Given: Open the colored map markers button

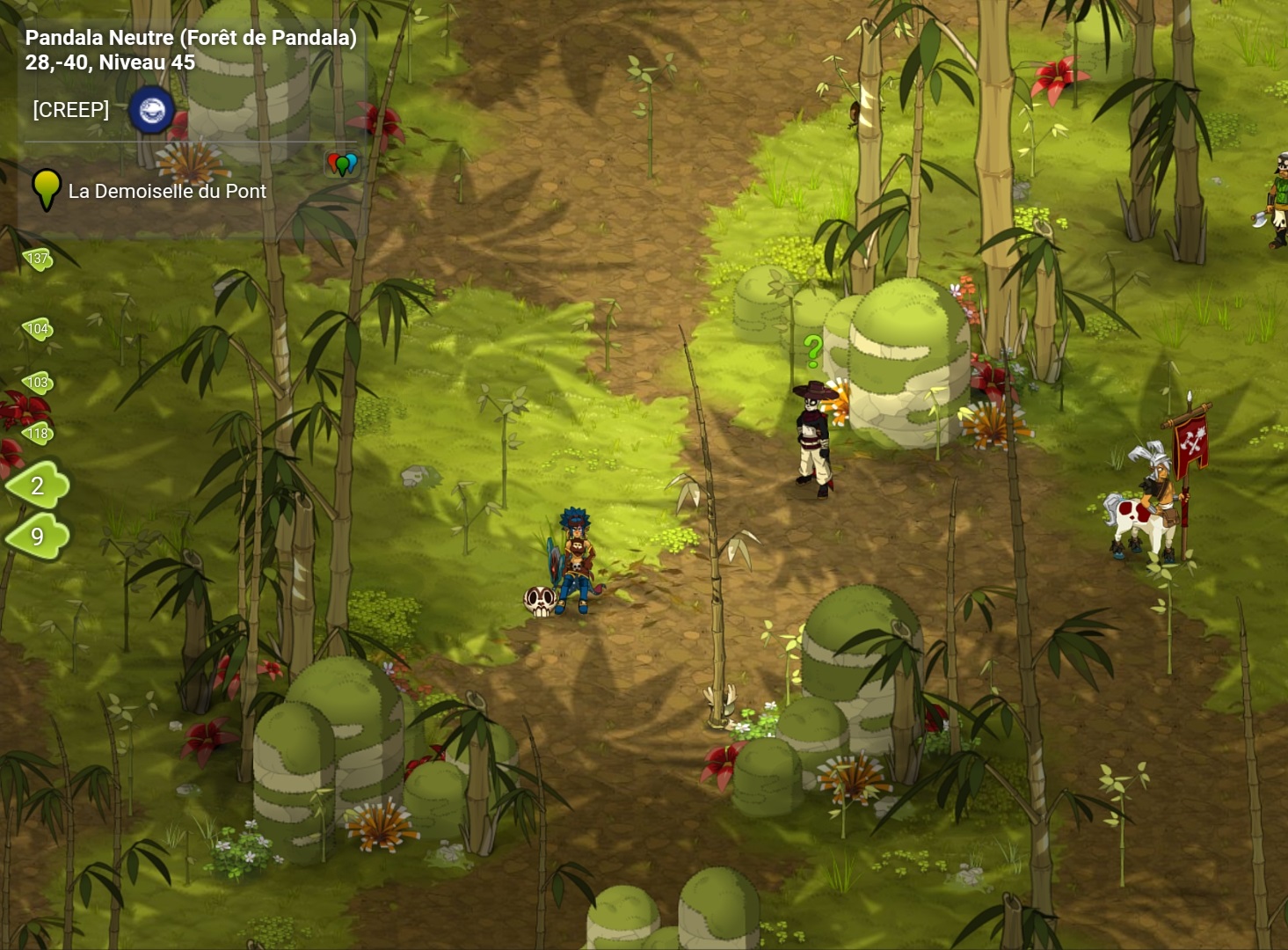Looking at the screenshot, I should click(342, 164).
